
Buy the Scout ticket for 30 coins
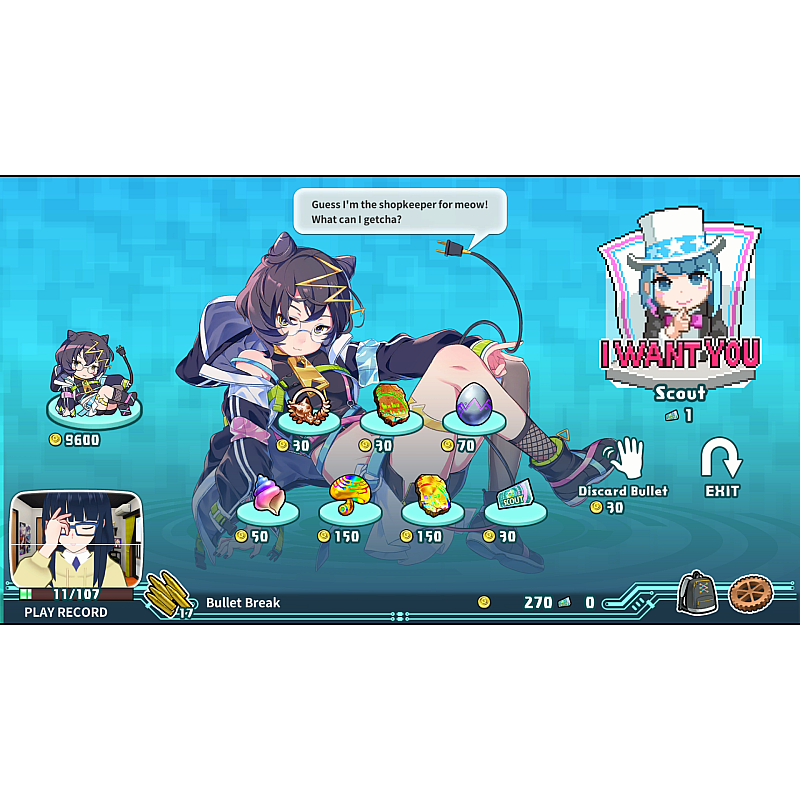[x=514, y=497]
